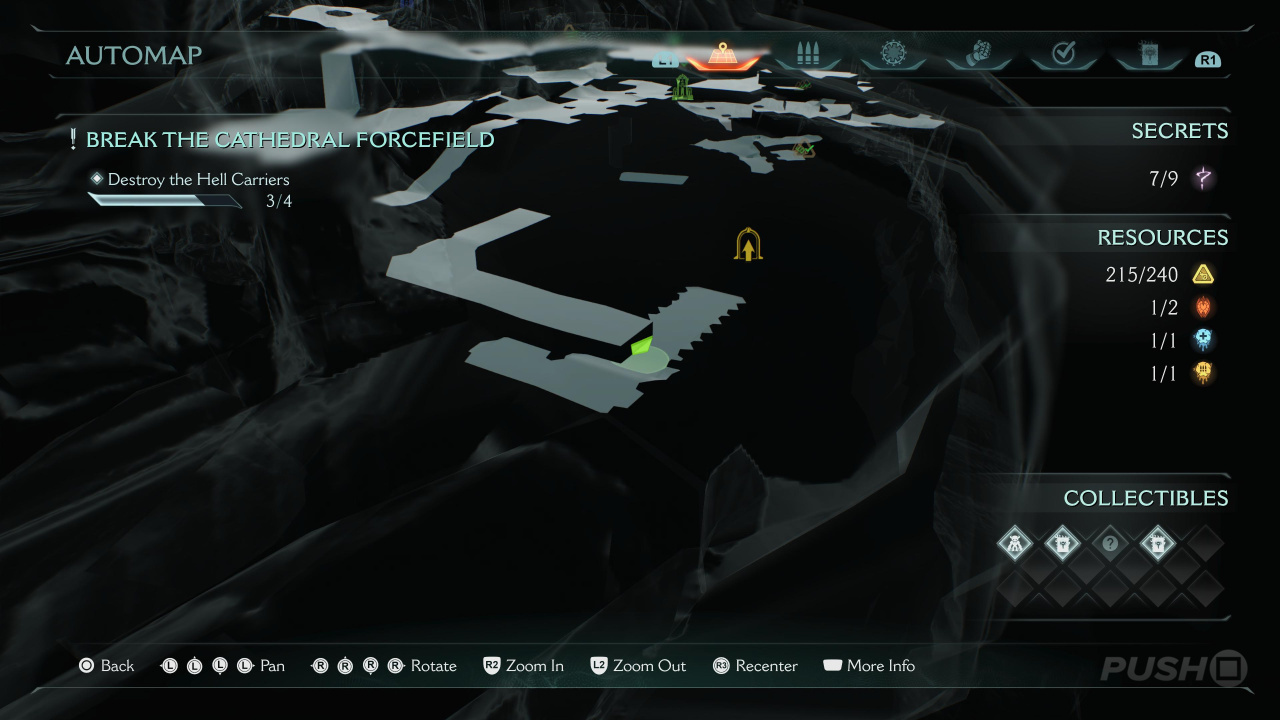Click the green shrine marker on map
The image size is (1280, 720).
[683, 87]
